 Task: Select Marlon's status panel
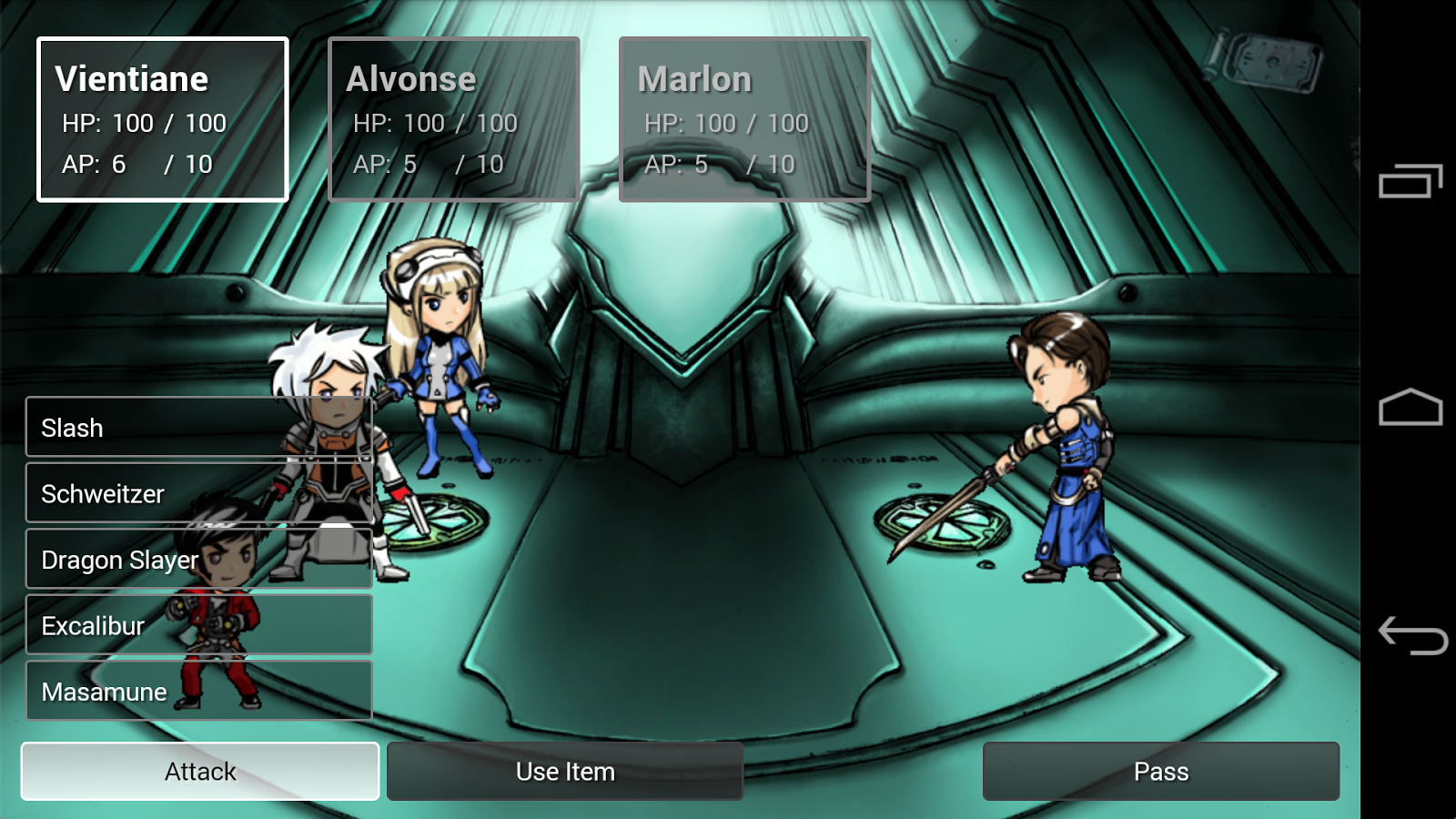(x=744, y=118)
